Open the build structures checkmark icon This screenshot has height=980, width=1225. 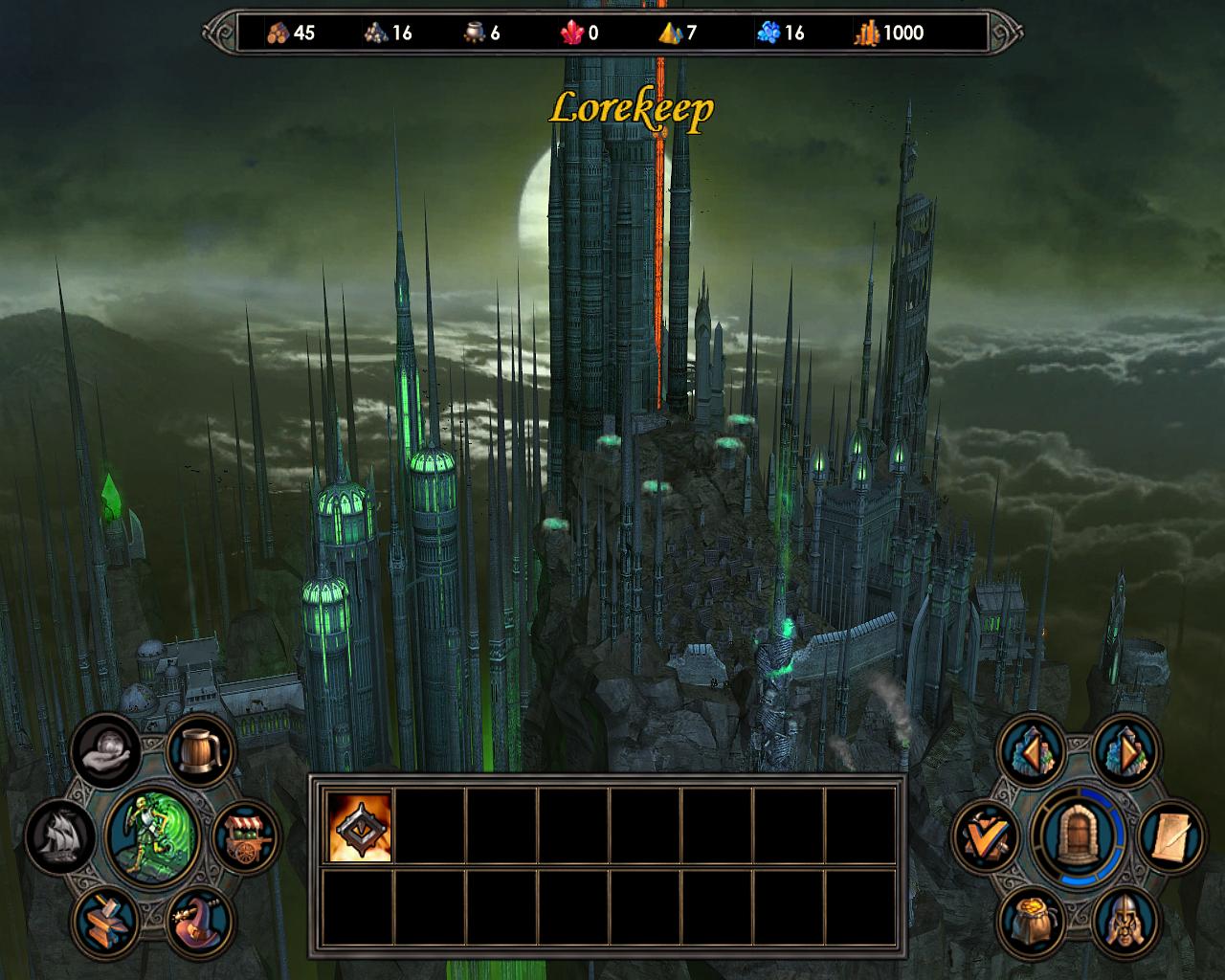click(x=986, y=835)
